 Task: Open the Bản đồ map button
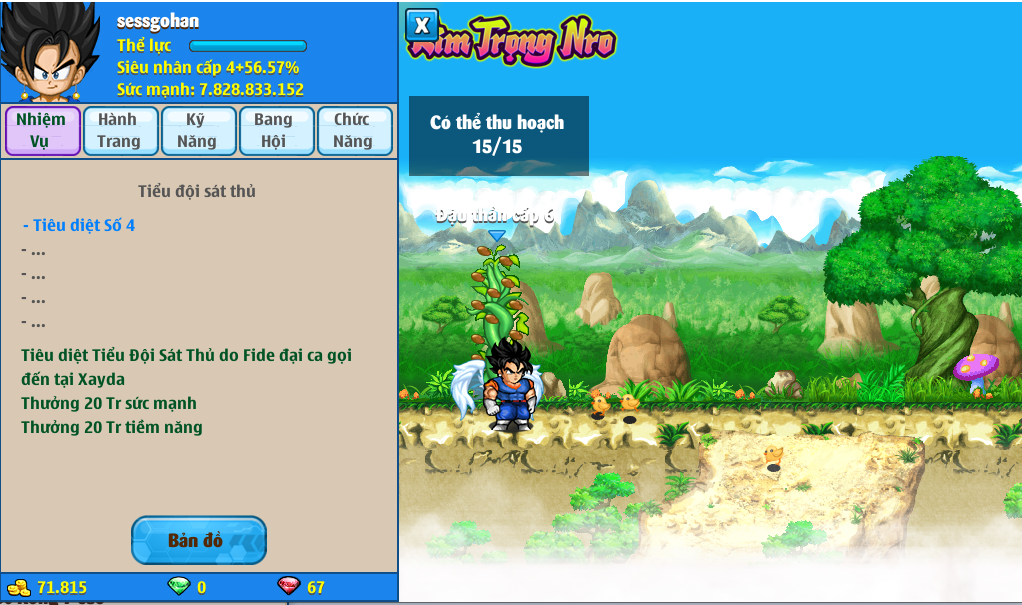(198, 541)
